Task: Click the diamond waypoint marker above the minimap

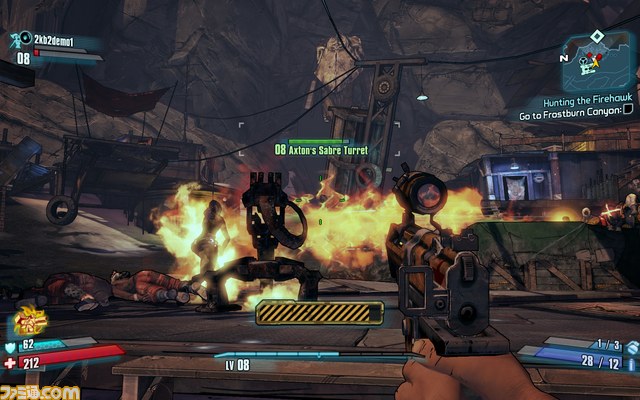Action: click(596, 35)
